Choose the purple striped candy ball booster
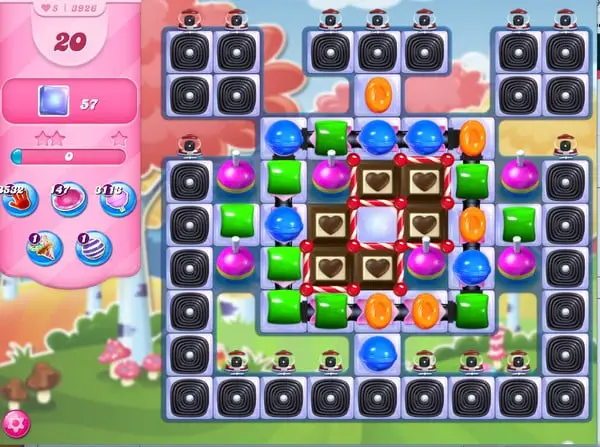Image resolution: width=600 pixels, height=447 pixels. pyautogui.click(x=93, y=247)
